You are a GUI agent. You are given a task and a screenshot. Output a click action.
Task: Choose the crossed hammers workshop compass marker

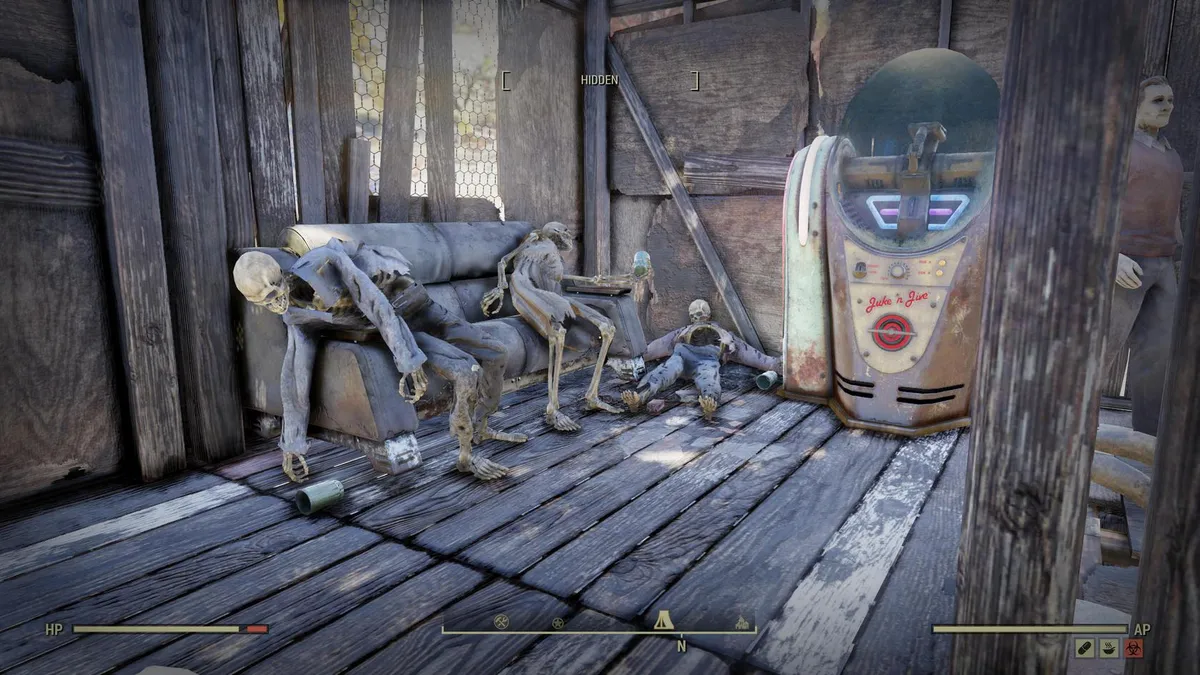coord(503,622)
